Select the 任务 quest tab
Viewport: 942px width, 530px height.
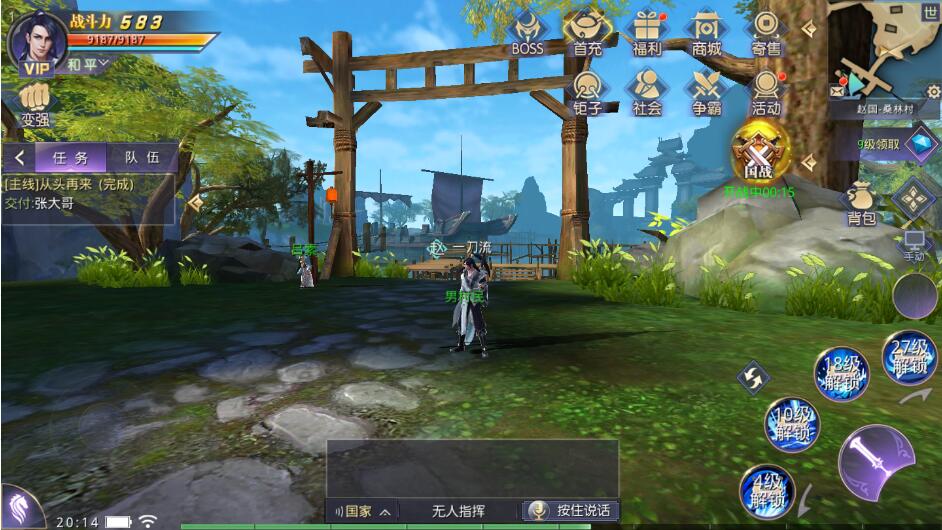pos(71,157)
